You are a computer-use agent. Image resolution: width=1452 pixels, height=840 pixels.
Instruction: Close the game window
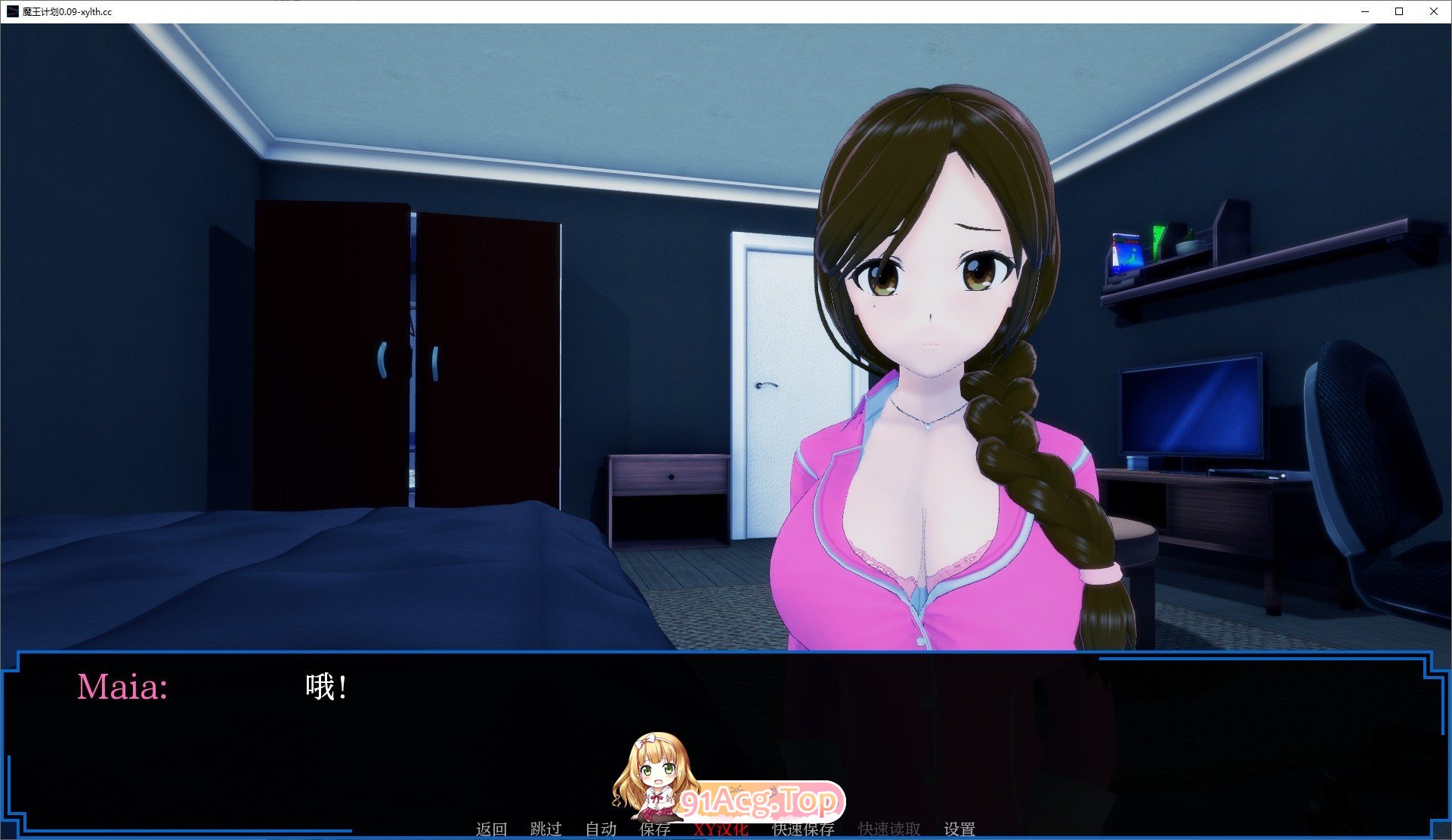click(x=1433, y=11)
